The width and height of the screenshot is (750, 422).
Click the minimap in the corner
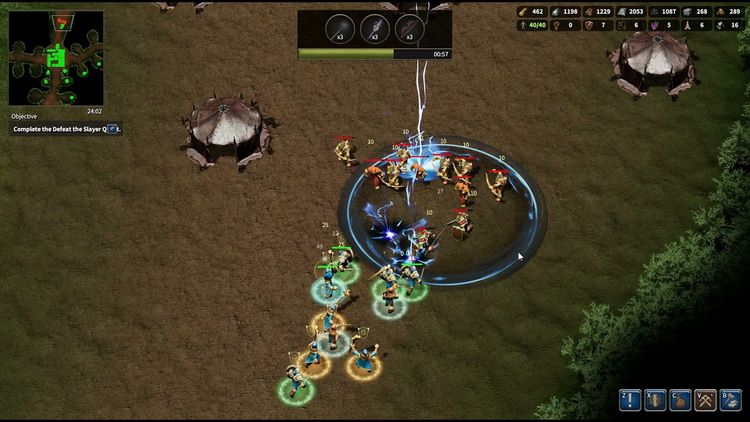coord(56,58)
